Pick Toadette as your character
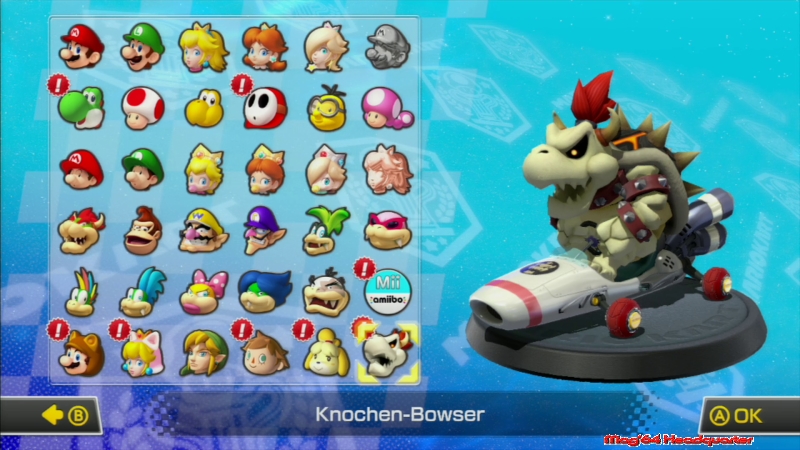This screenshot has height=450, width=800. pos(386,107)
